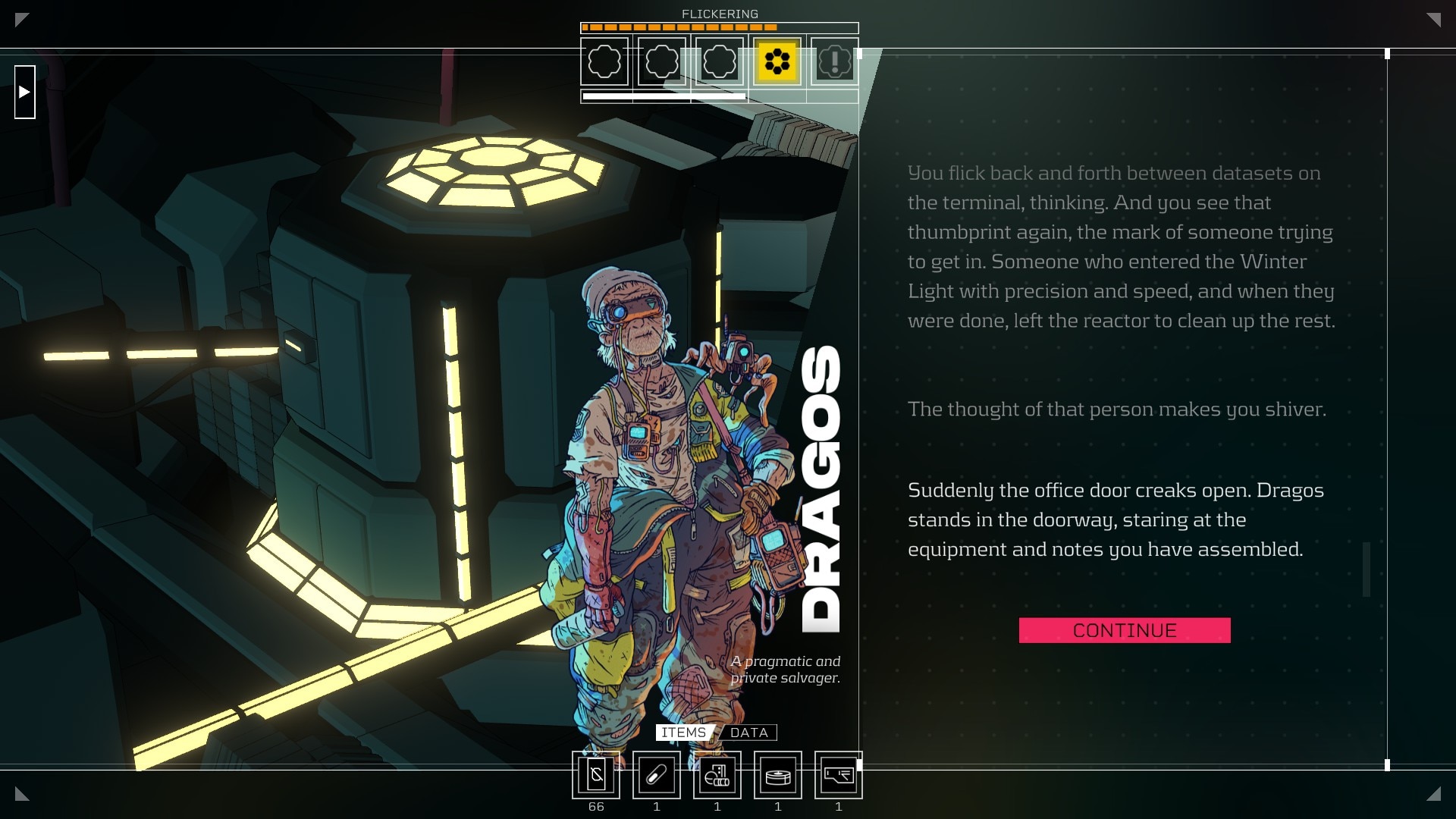Viewport: 1456px width, 819px height.
Task: Select the Items tab
Action: 683,733
